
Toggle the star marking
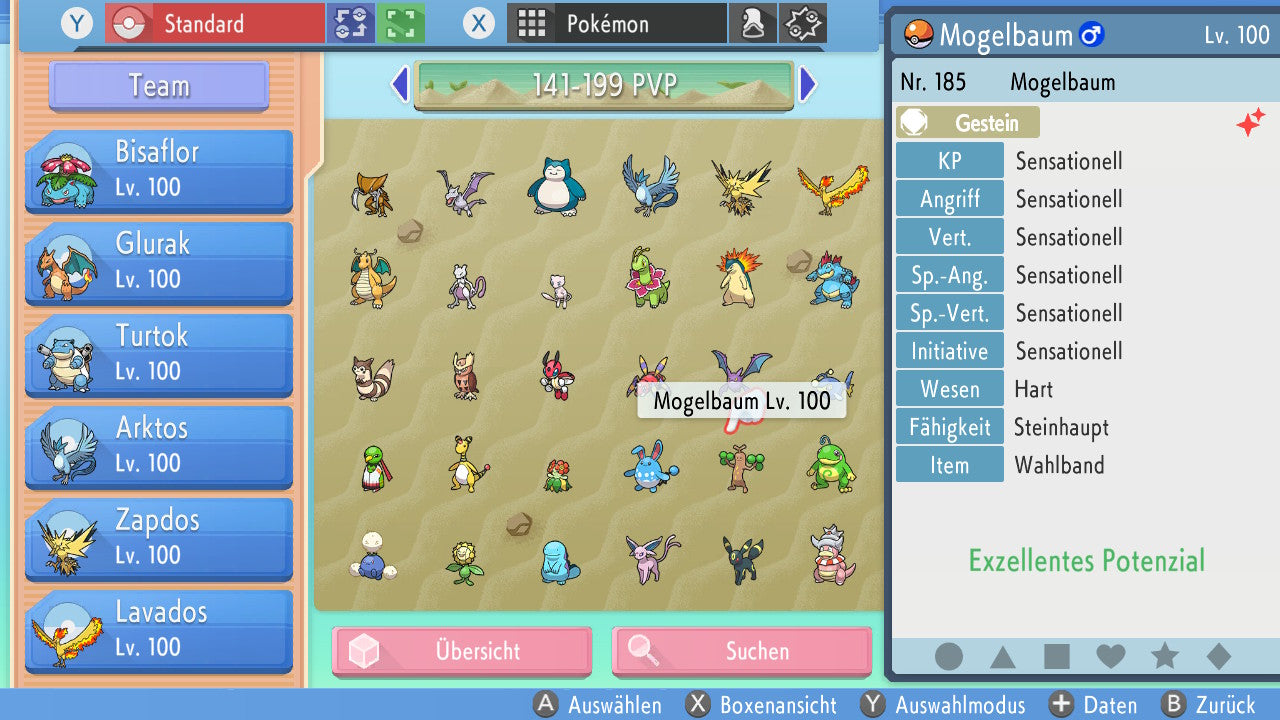click(x=1165, y=657)
